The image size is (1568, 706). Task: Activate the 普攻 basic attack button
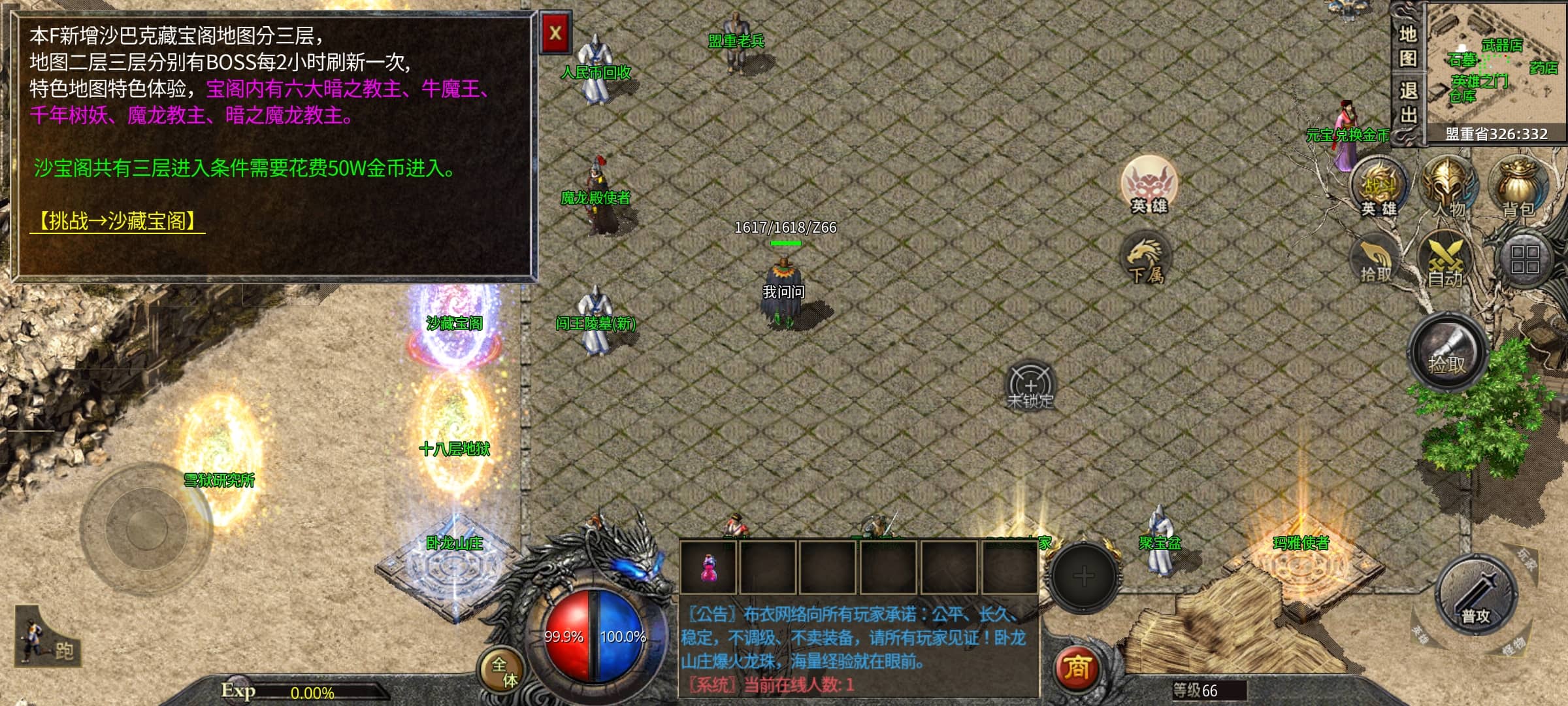pyautogui.click(x=1475, y=596)
